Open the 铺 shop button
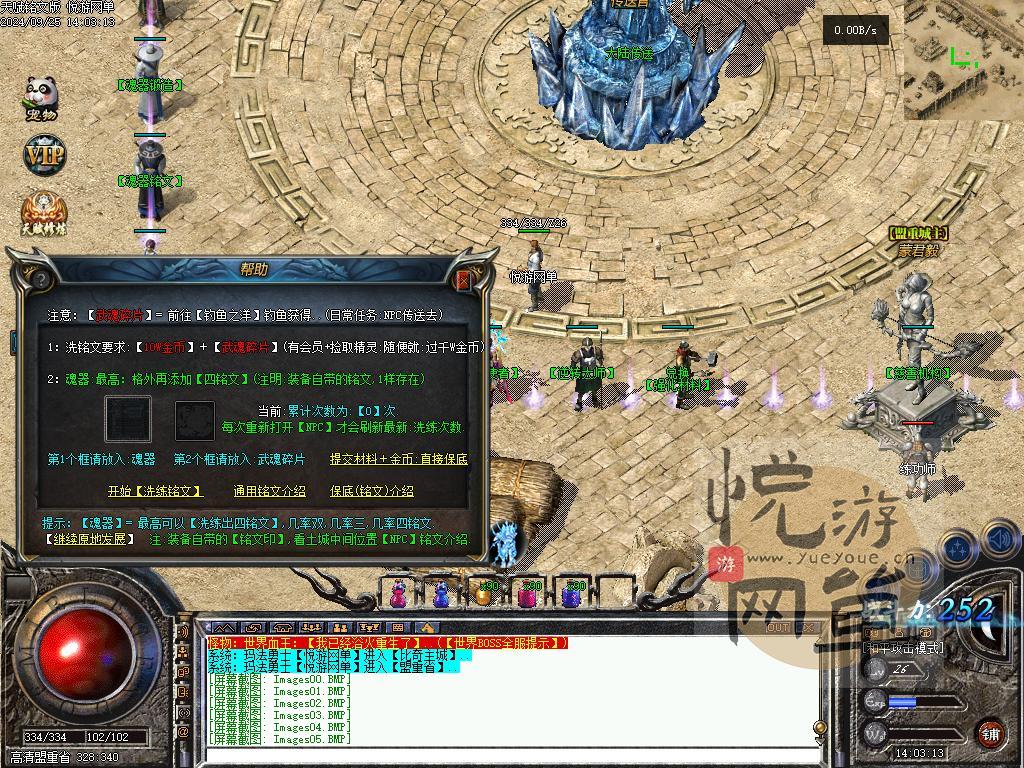 point(990,733)
